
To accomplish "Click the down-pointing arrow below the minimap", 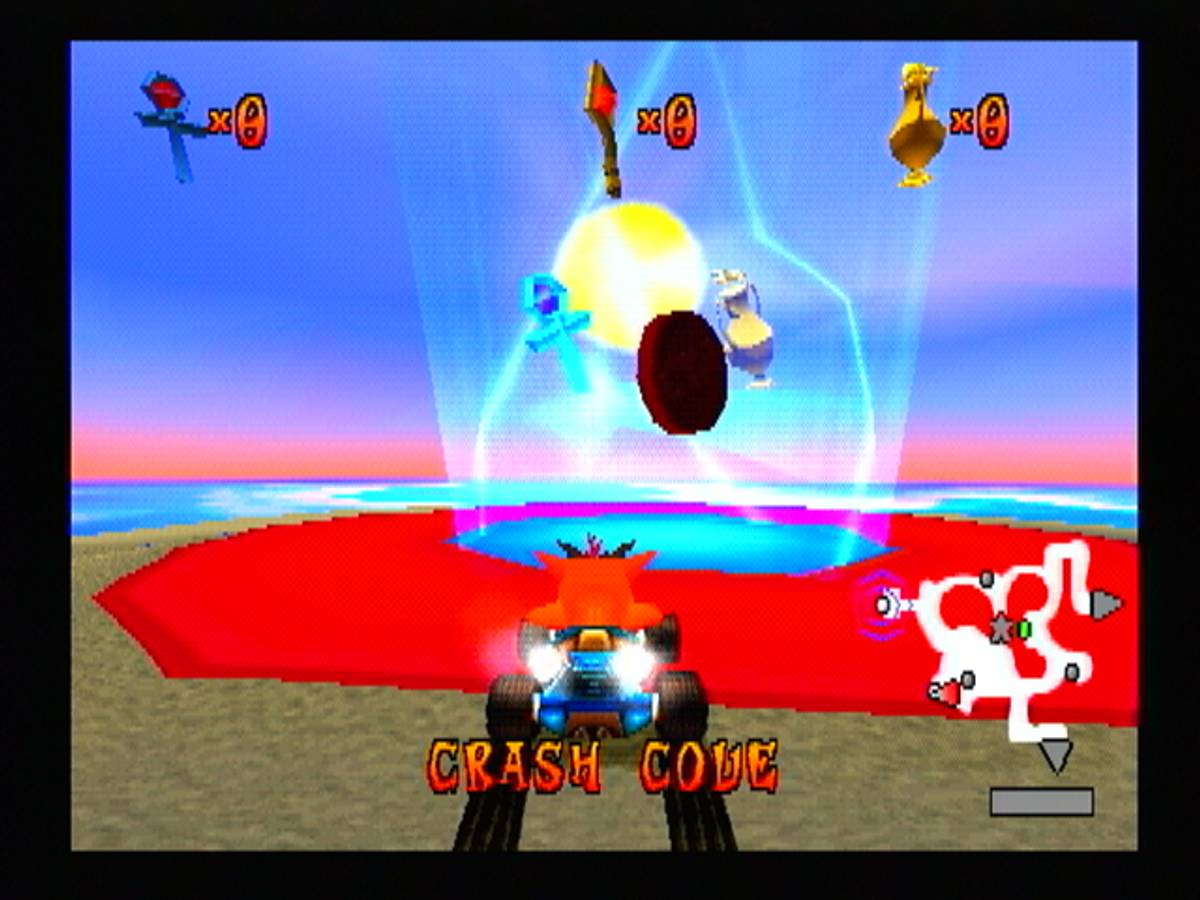I will (1055, 755).
